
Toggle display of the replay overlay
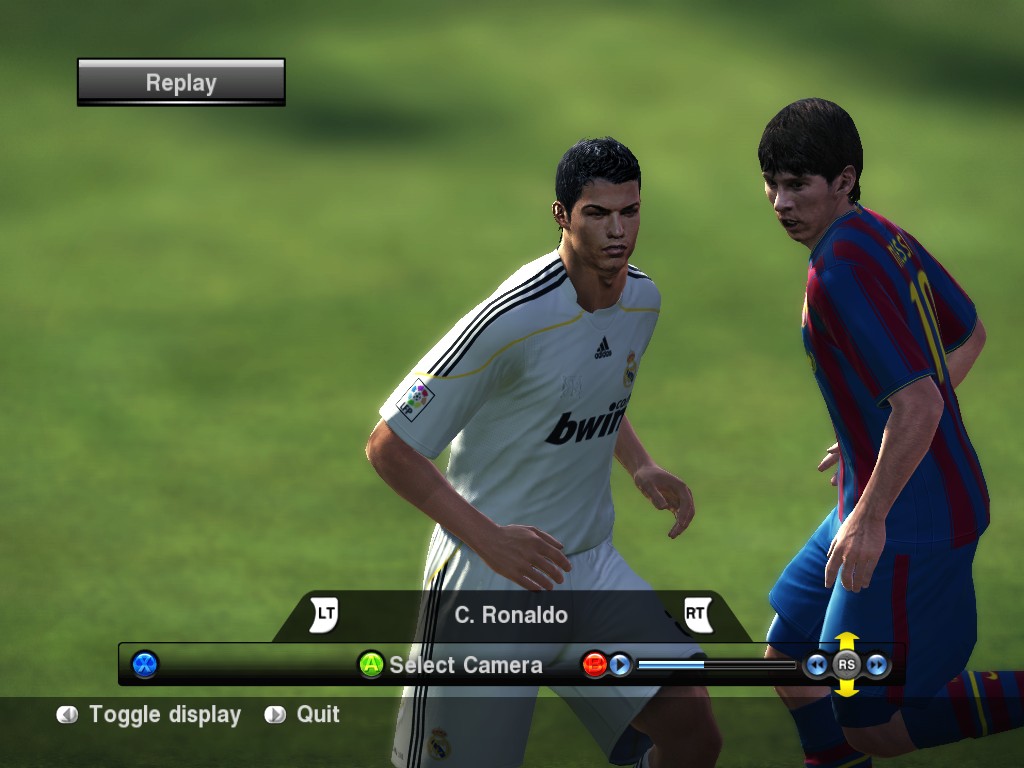tap(150, 715)
